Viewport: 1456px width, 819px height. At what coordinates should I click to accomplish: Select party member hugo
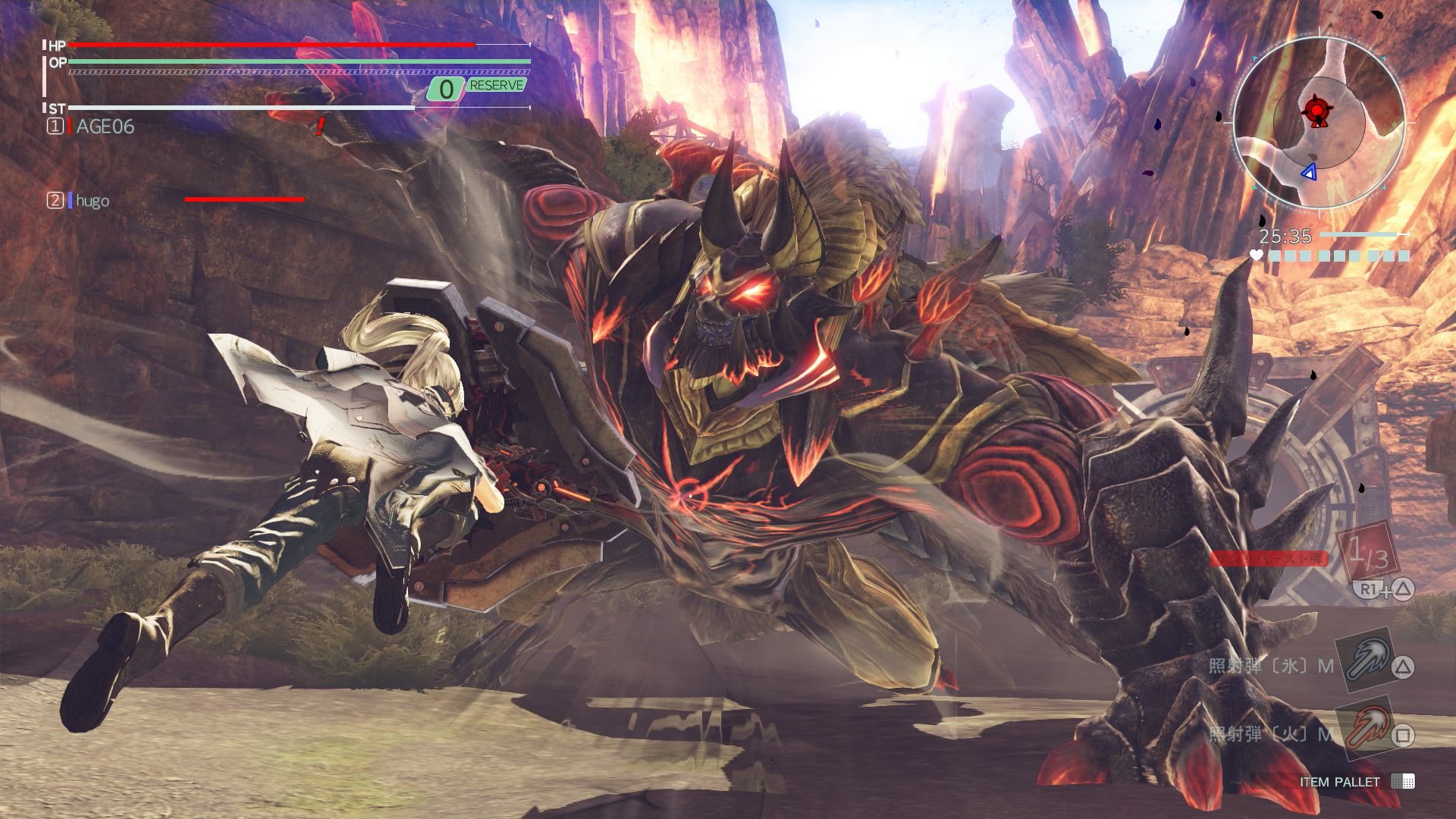[x=92, y=200]
